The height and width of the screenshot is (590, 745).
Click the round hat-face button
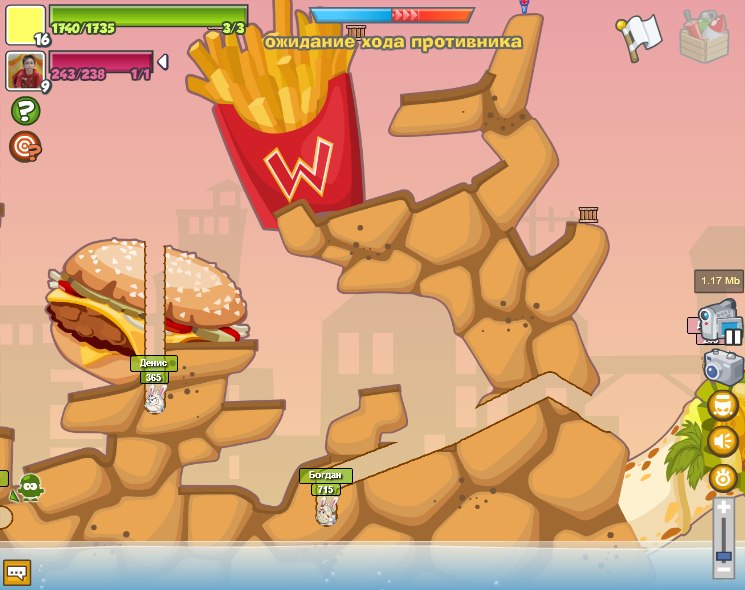[723, 405]
